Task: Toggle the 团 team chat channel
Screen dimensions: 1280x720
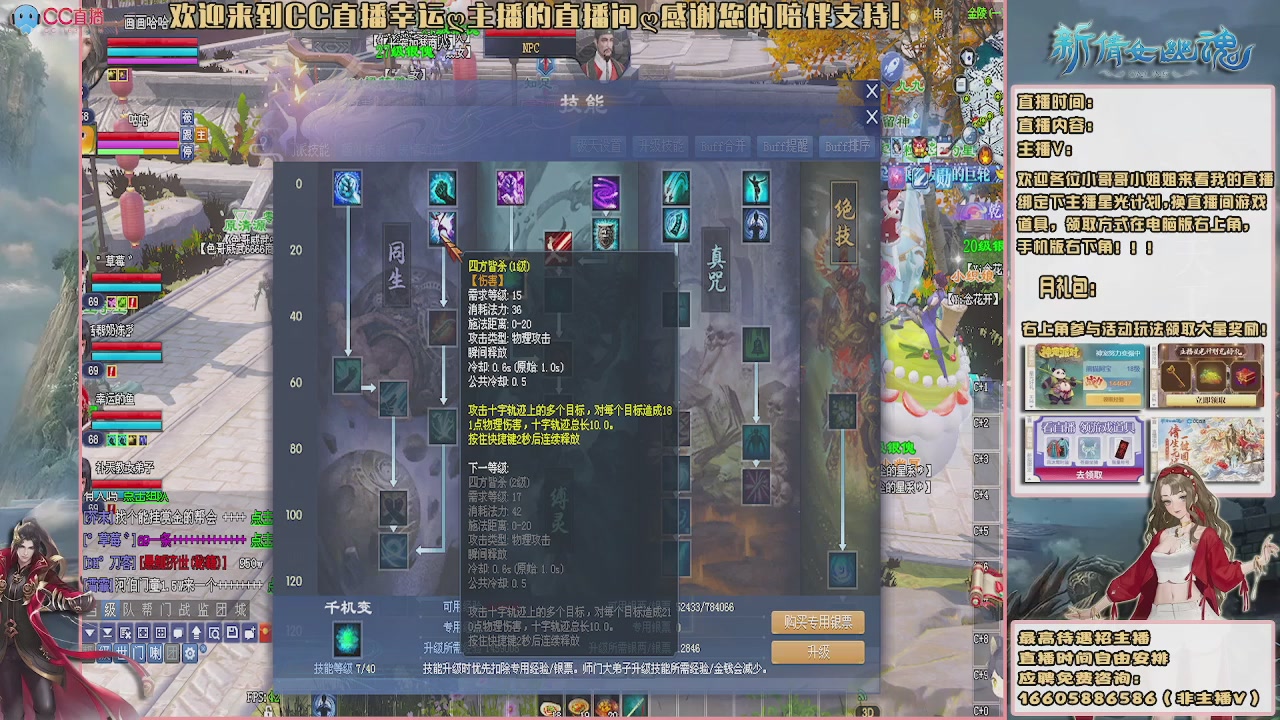Action: (172, 652)
